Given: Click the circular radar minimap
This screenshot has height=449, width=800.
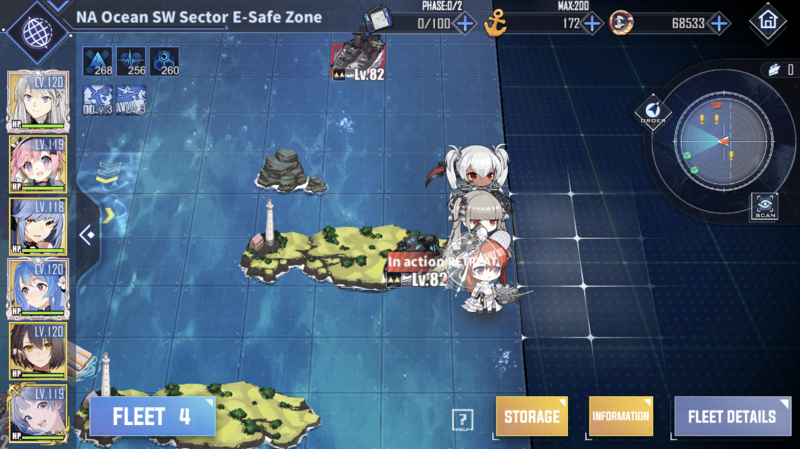Looking at the screenshot, I should click(x=720, y=142).
